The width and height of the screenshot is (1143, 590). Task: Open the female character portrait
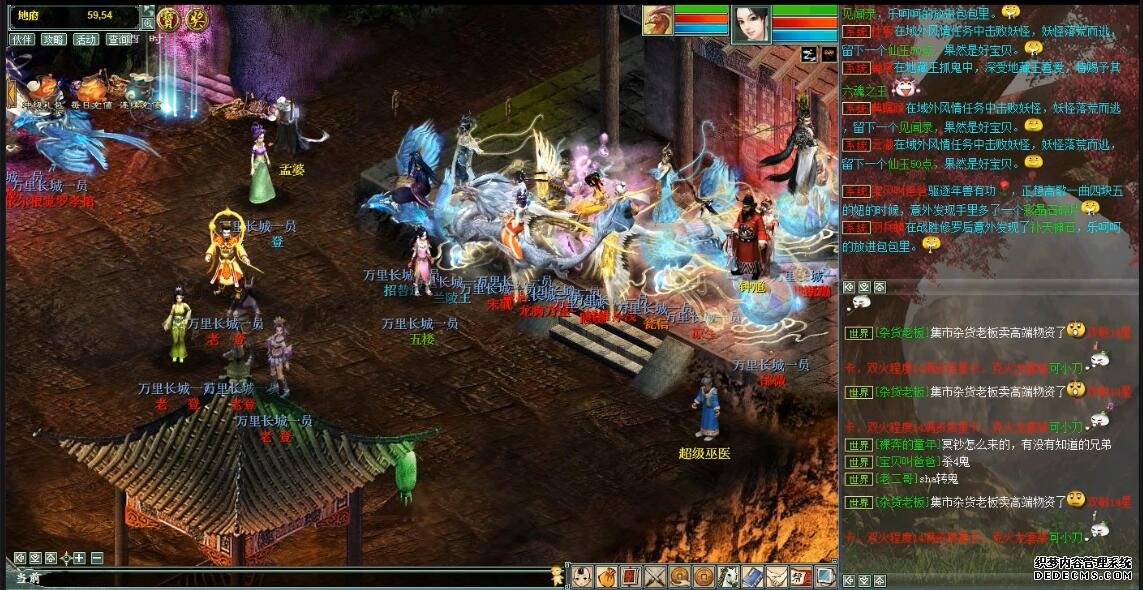(751, 25)
